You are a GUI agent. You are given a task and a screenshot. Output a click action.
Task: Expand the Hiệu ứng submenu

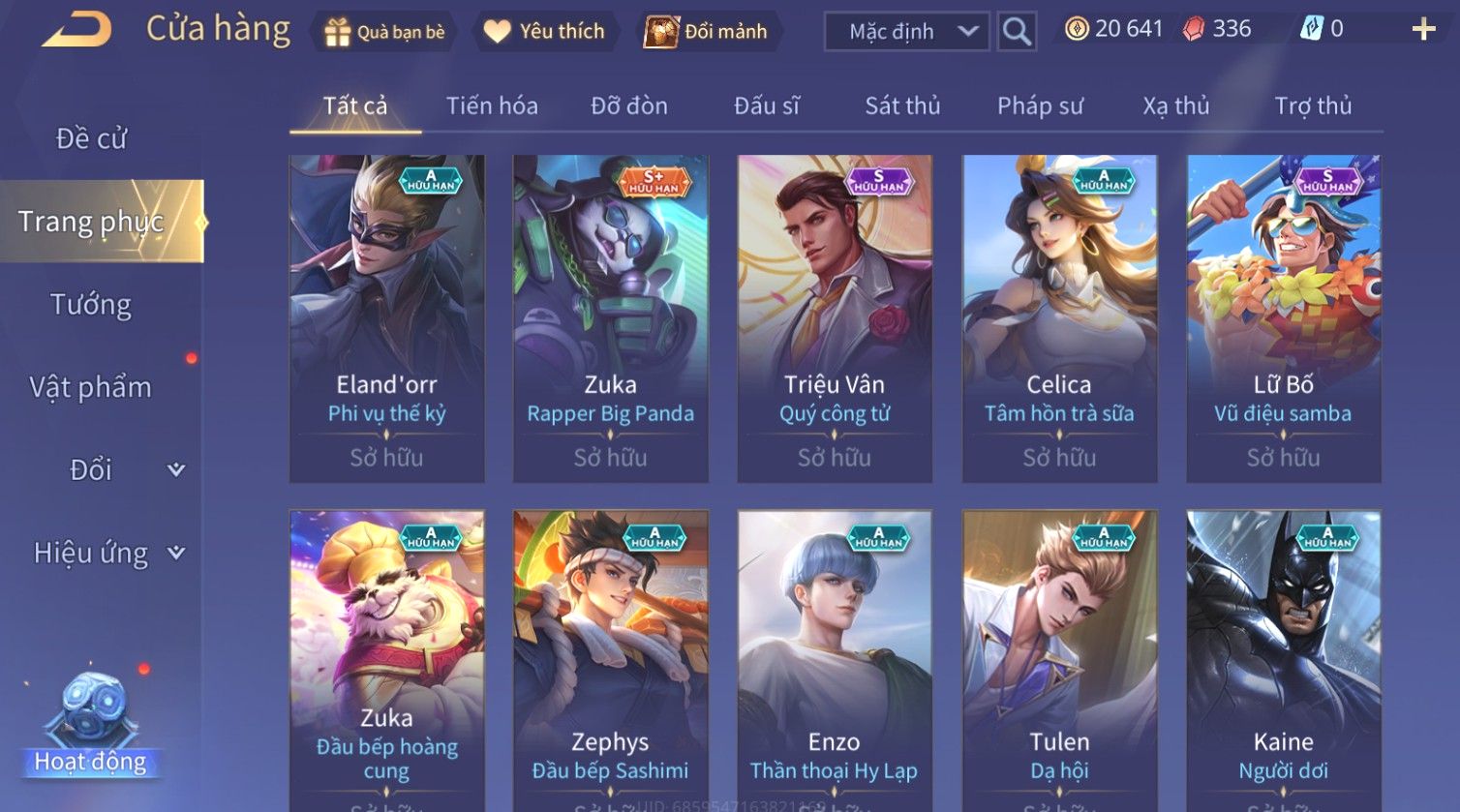(x=106, y=553)
